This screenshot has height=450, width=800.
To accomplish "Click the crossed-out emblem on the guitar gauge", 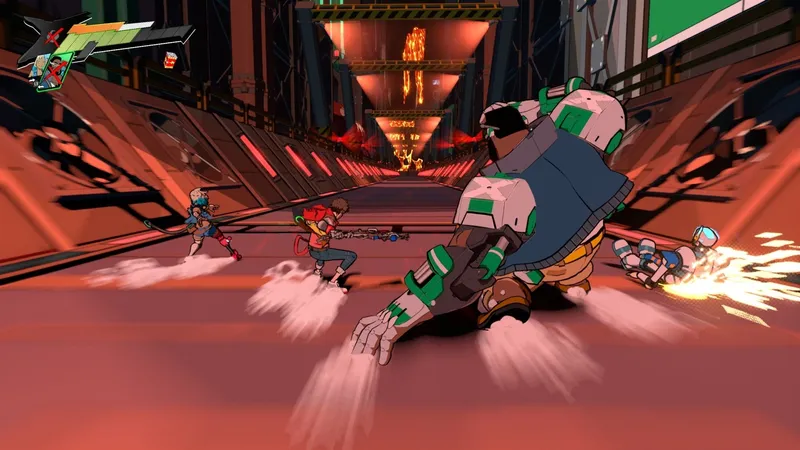I will click(x=53, y=36).
